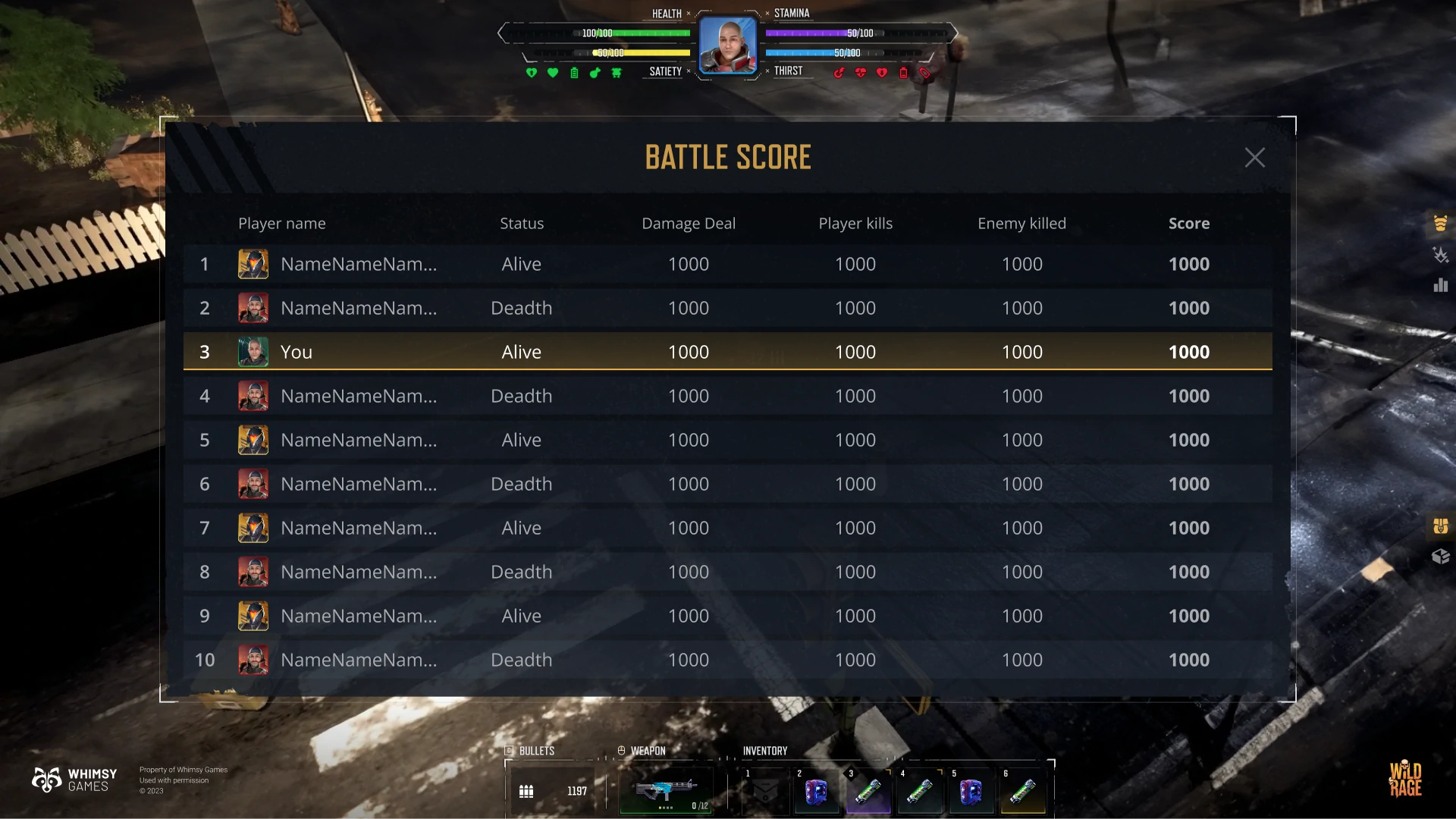Screen dimensions: 1456x819
Task: Open the armor vest side icon
Action: [x=1440, y=223]
